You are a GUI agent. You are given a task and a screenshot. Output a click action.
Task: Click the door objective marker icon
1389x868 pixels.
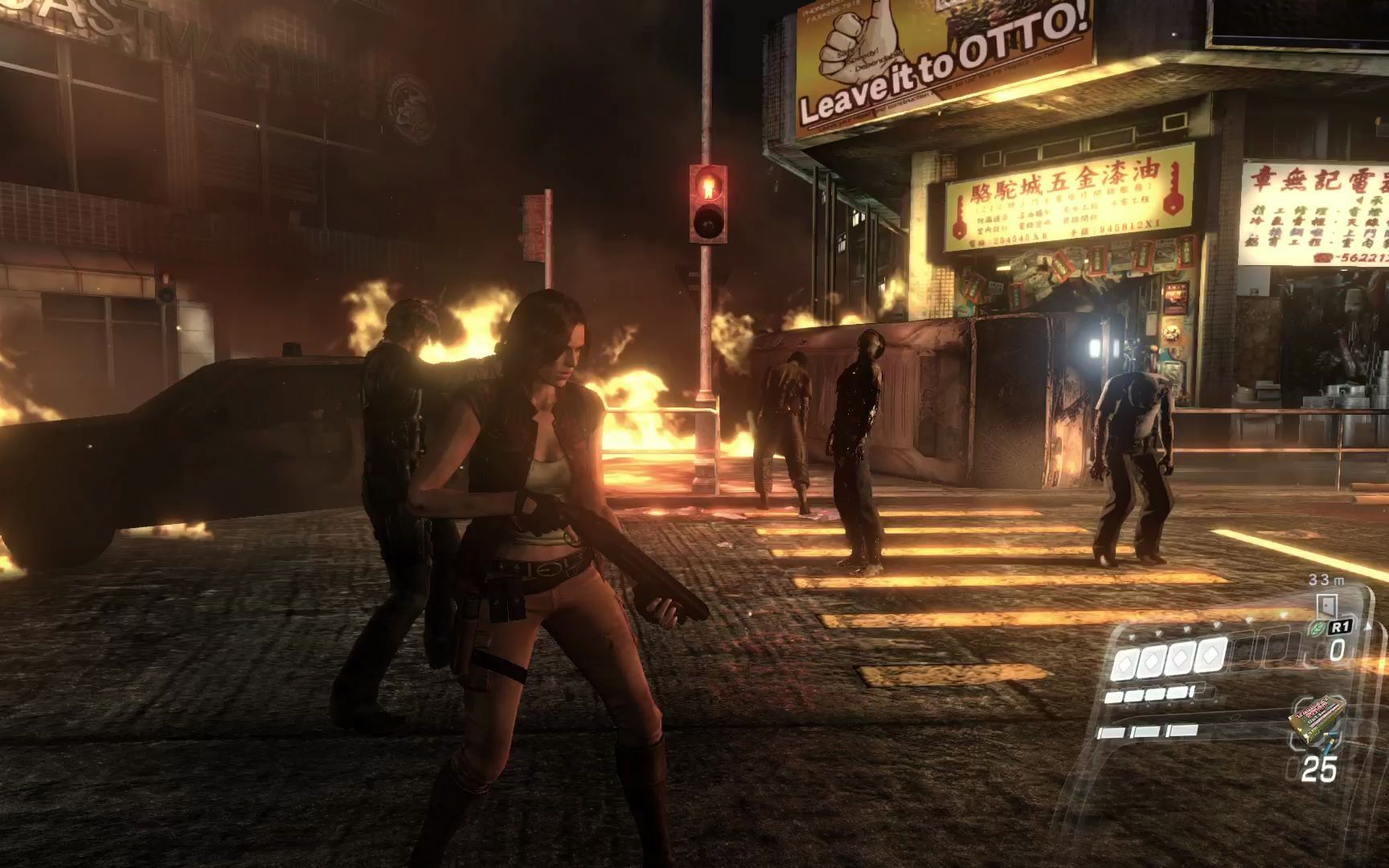pos(1325,604)
